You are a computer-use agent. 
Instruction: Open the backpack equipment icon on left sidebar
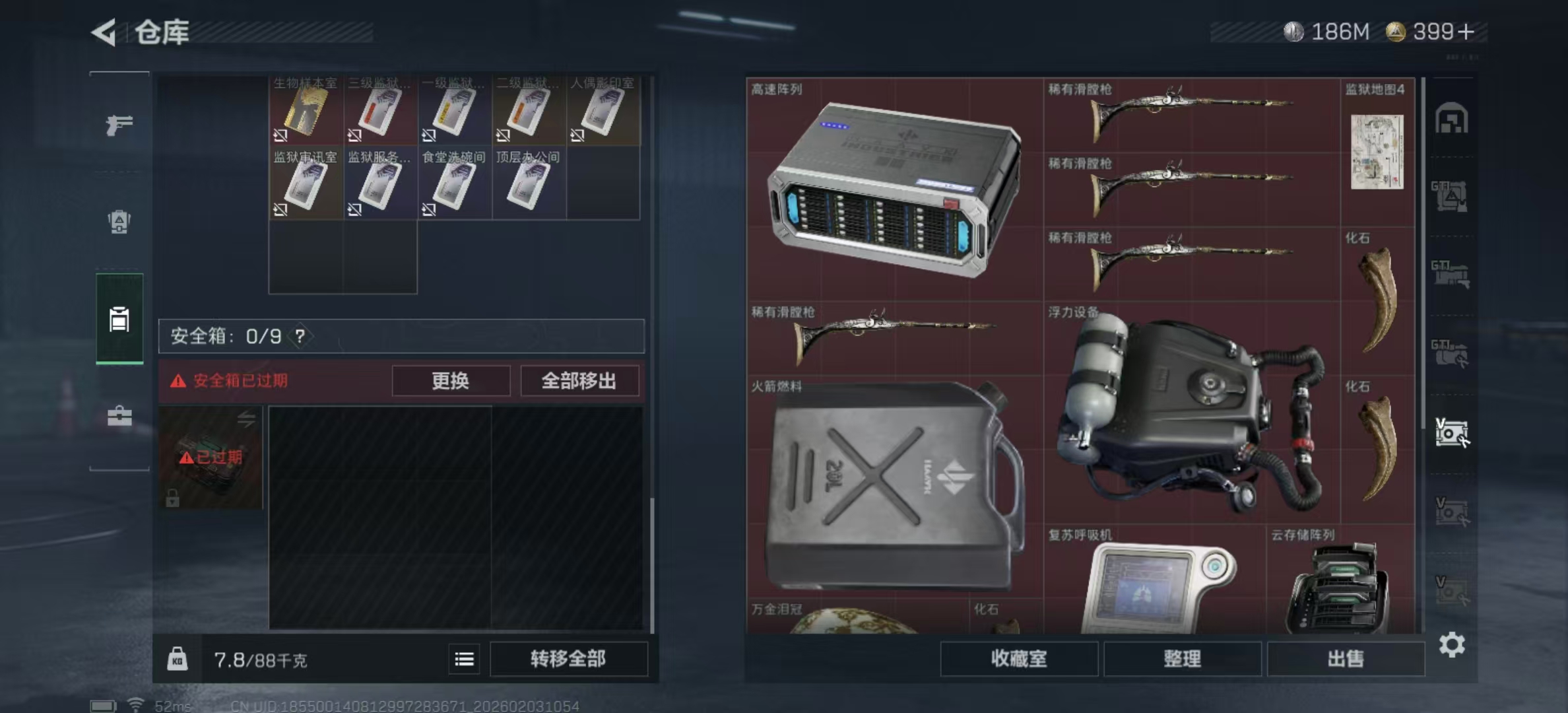coord(119,223)
